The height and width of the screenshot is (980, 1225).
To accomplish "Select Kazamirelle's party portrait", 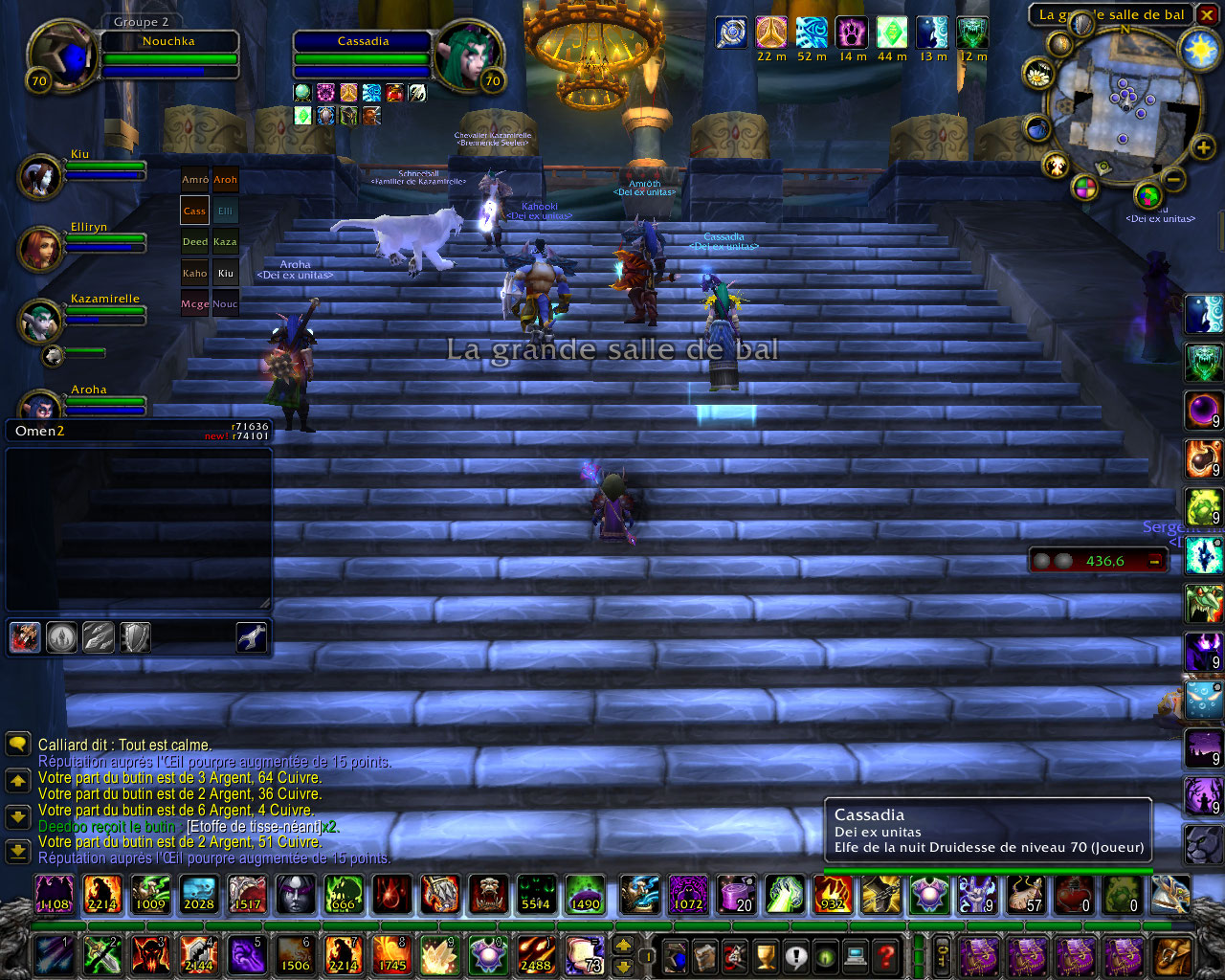I will [x=40, y=322].
